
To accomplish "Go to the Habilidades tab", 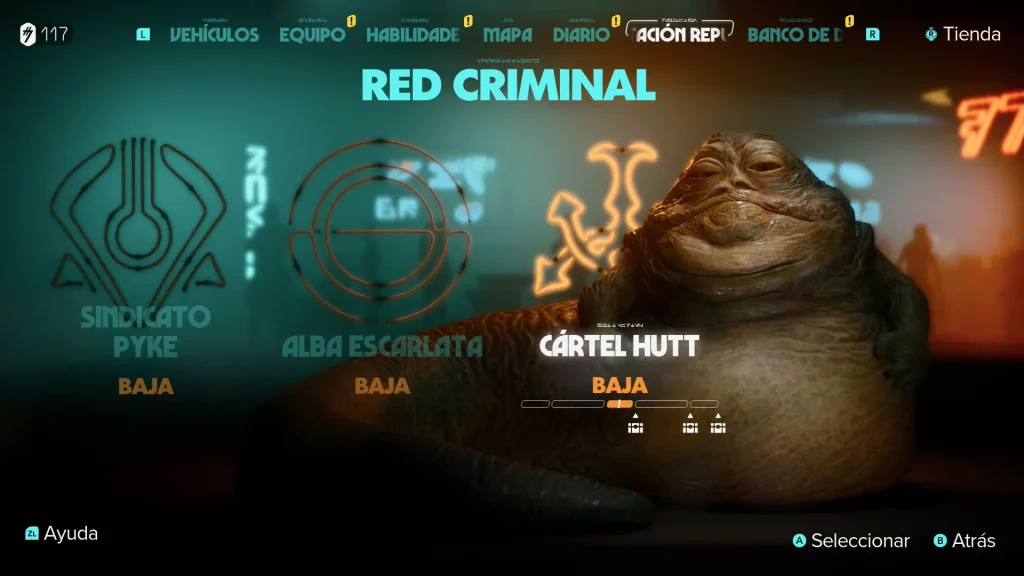I will click(413, 35).
